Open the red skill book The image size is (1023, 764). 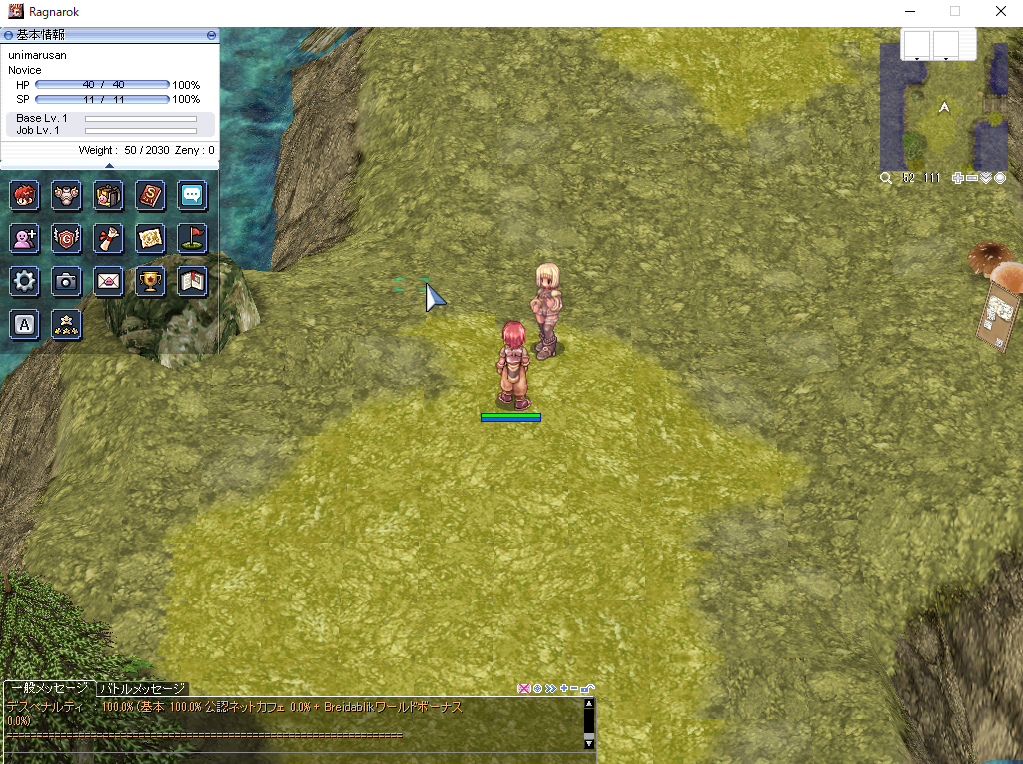click(150, 195)
